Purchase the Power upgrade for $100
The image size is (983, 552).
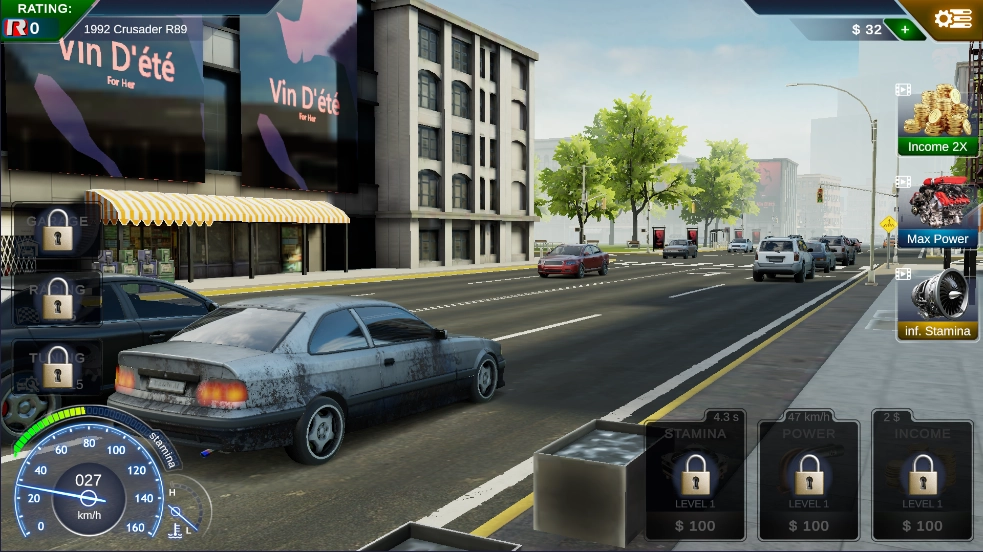(x=808, y=480)
